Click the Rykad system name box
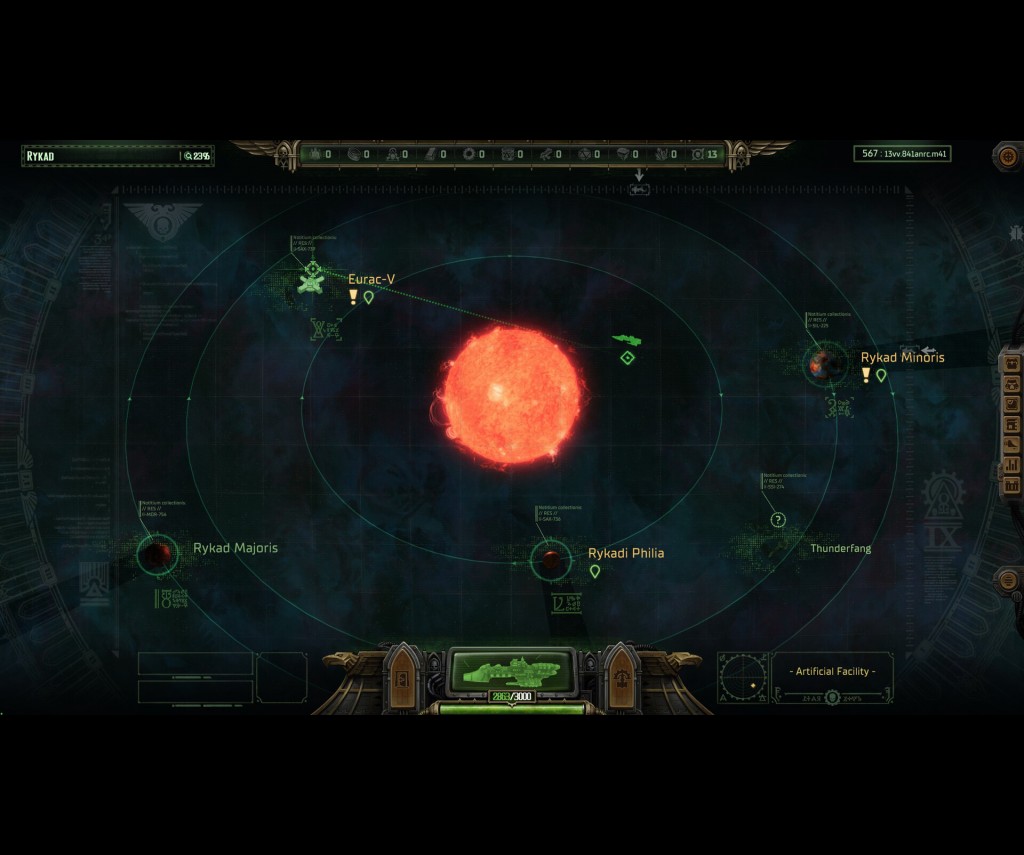 [100, 156]
